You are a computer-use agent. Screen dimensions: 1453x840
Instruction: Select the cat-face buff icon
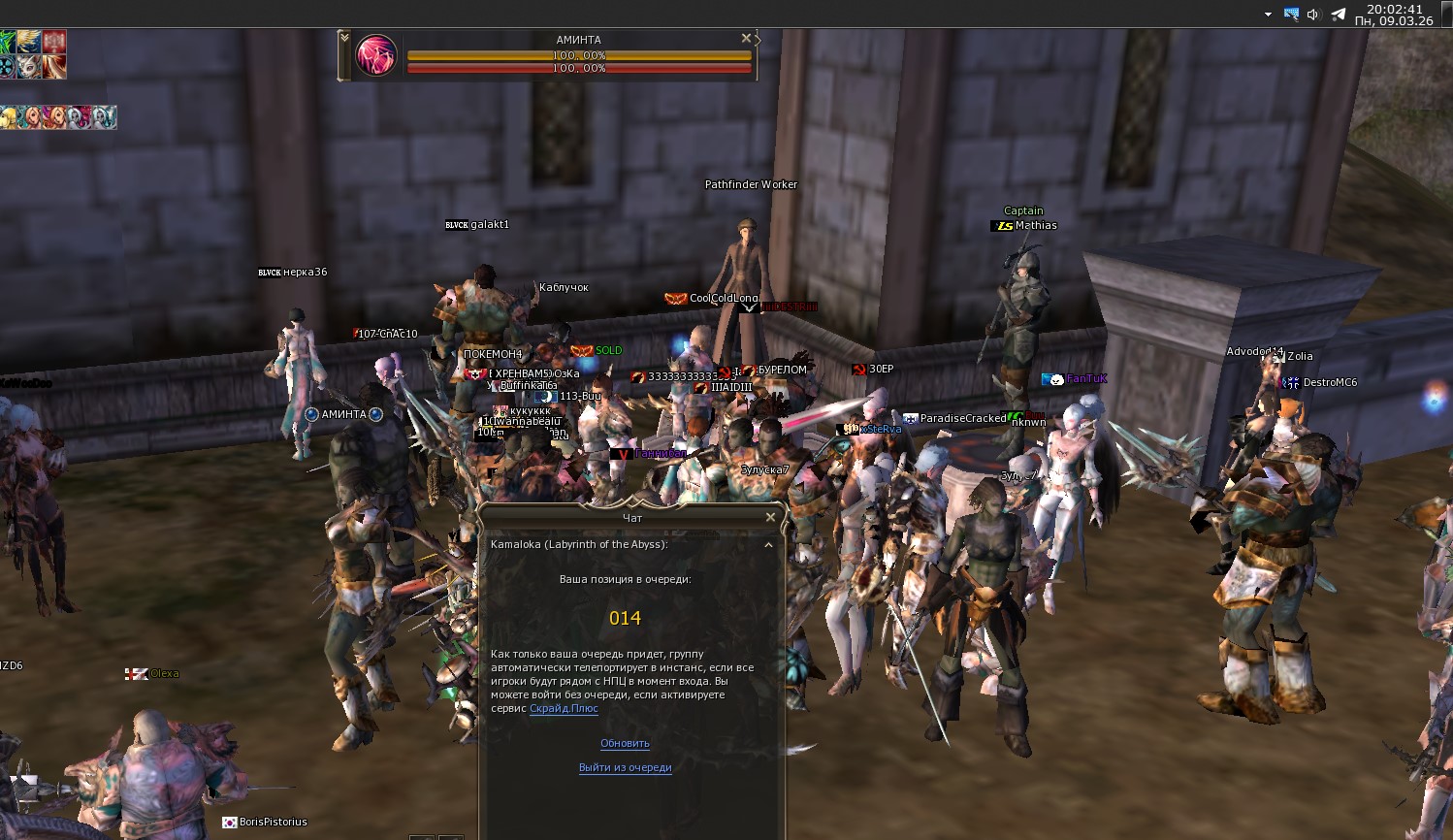tap(27, 68)
